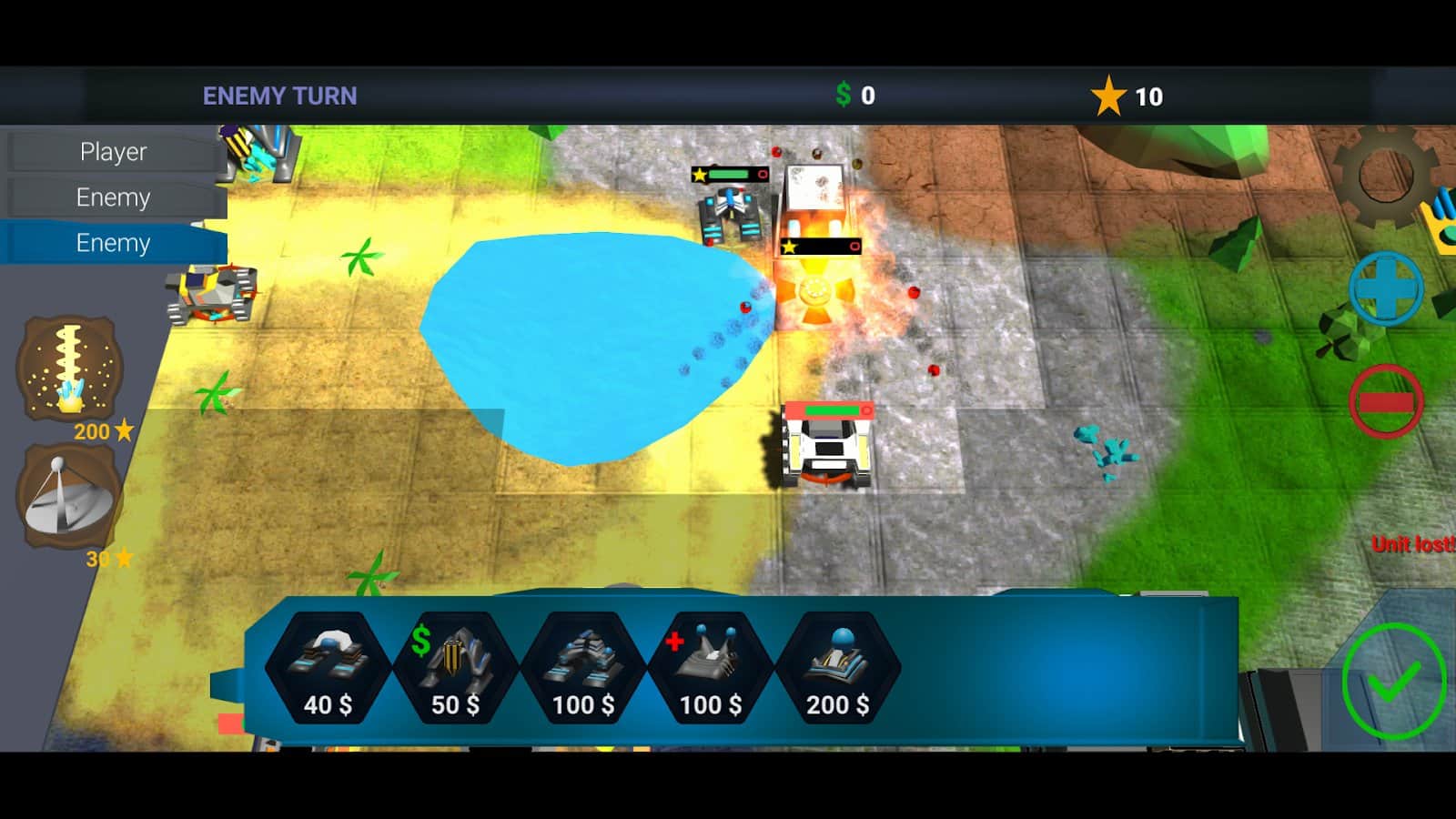
Task: Buy the 100 $ repair unit with red cross
Action: (710, 669)
